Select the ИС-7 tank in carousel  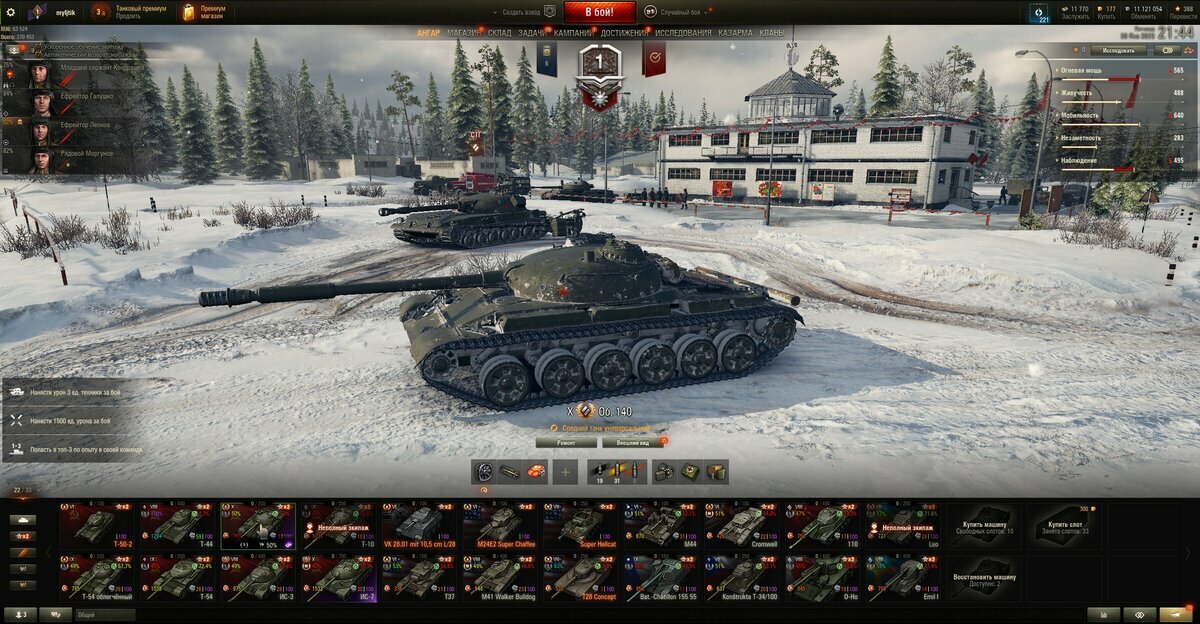[340, 578]
